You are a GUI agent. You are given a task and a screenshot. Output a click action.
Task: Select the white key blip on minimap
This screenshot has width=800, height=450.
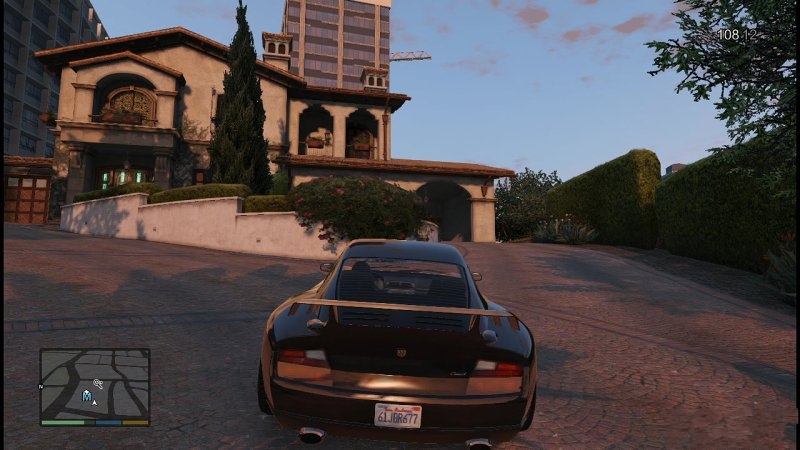tap(98, 383)
